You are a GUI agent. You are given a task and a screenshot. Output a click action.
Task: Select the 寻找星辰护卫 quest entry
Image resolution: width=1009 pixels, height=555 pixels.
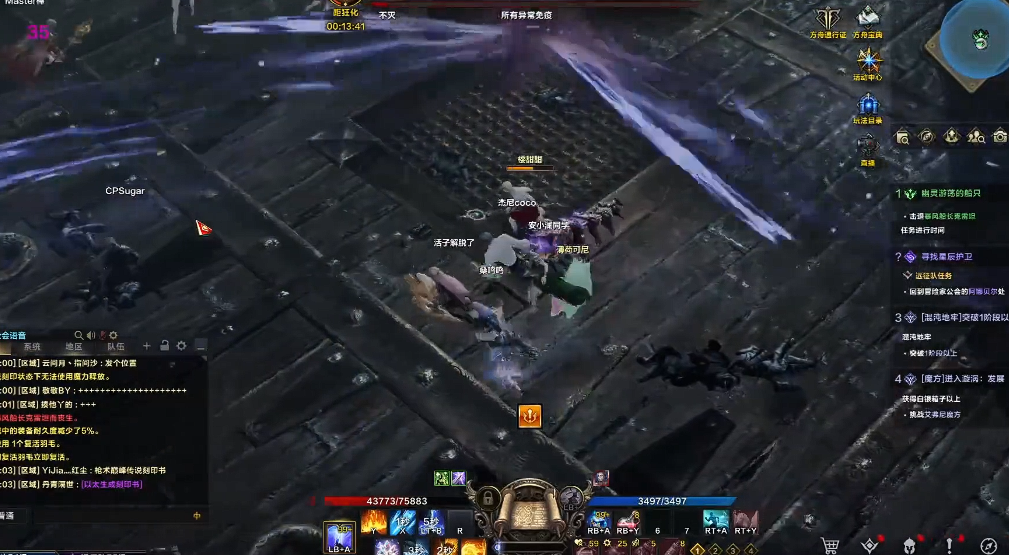pos(944,257)
